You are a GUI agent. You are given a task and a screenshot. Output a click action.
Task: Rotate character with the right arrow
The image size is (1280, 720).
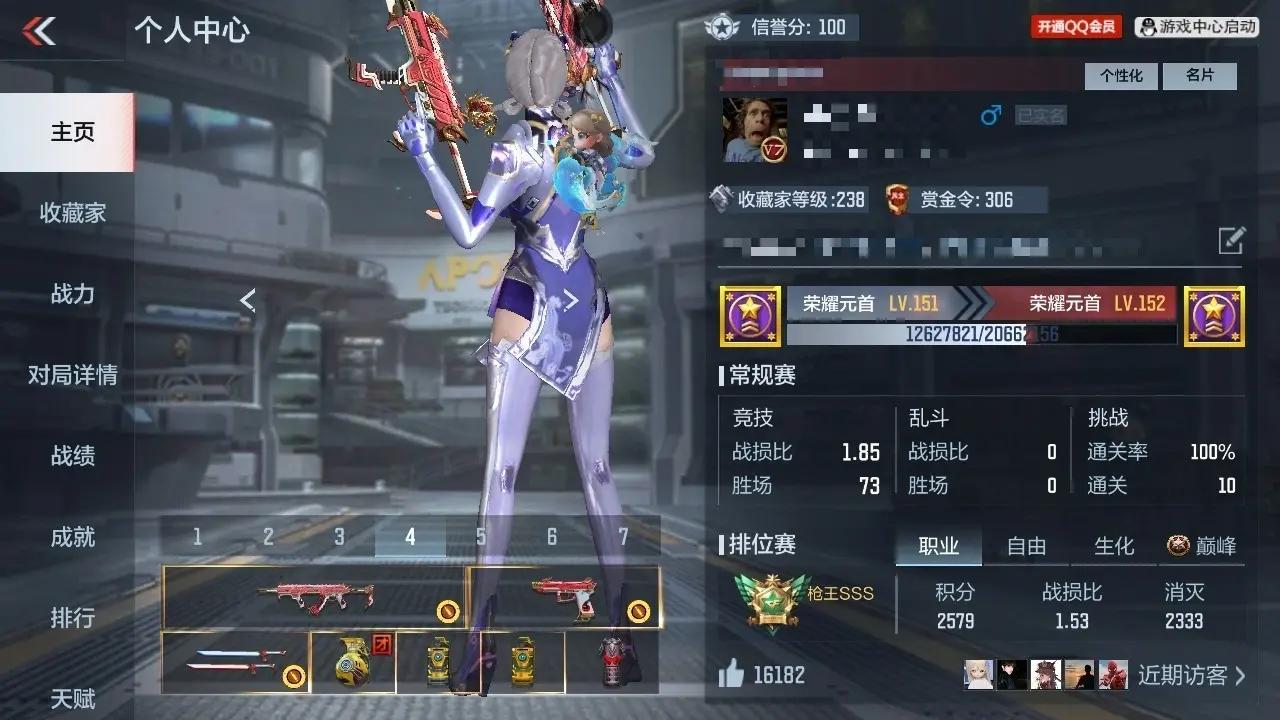pyautogui.click(x=571, y=300)
